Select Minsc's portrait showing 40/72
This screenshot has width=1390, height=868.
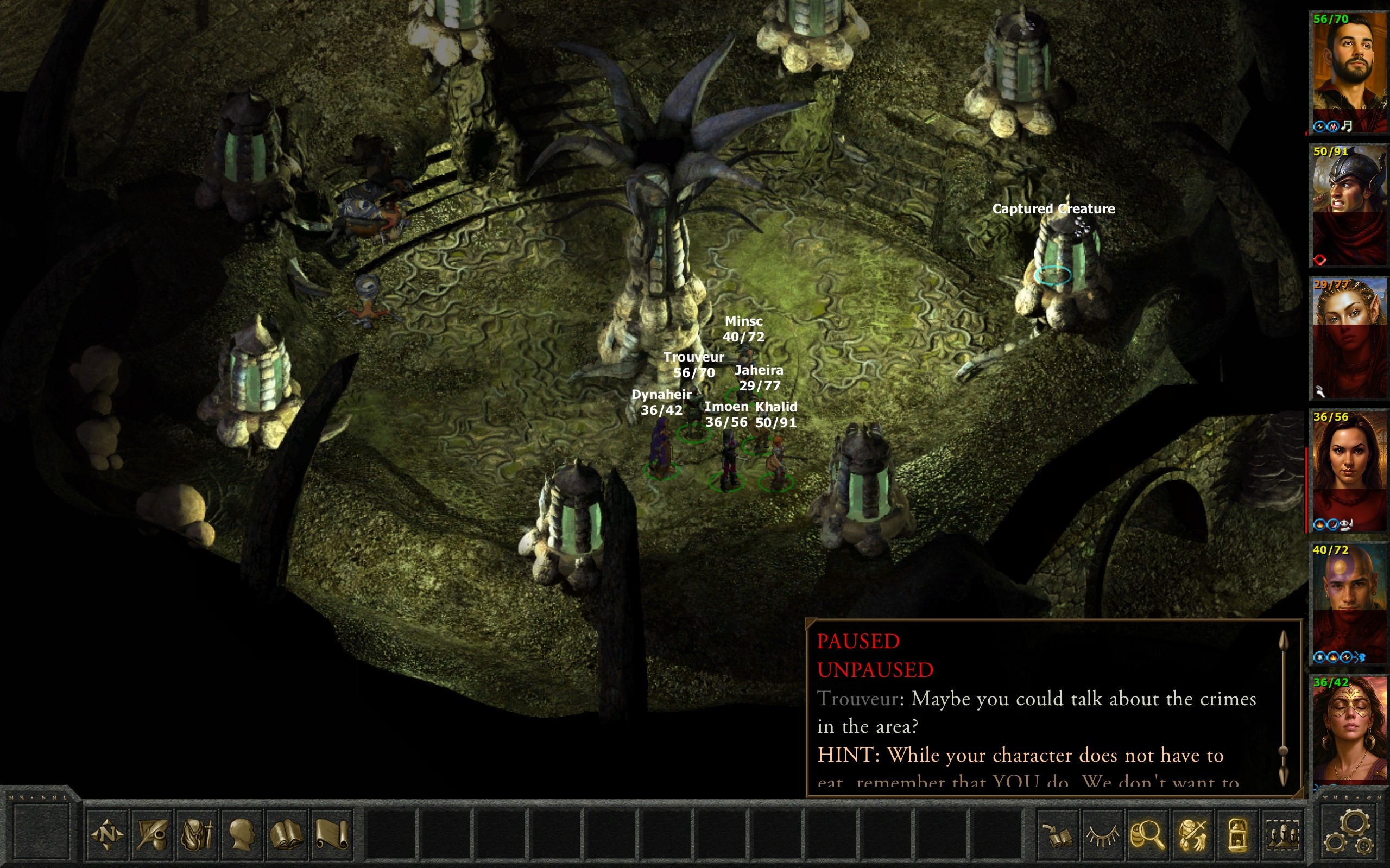coord(1349,603)
